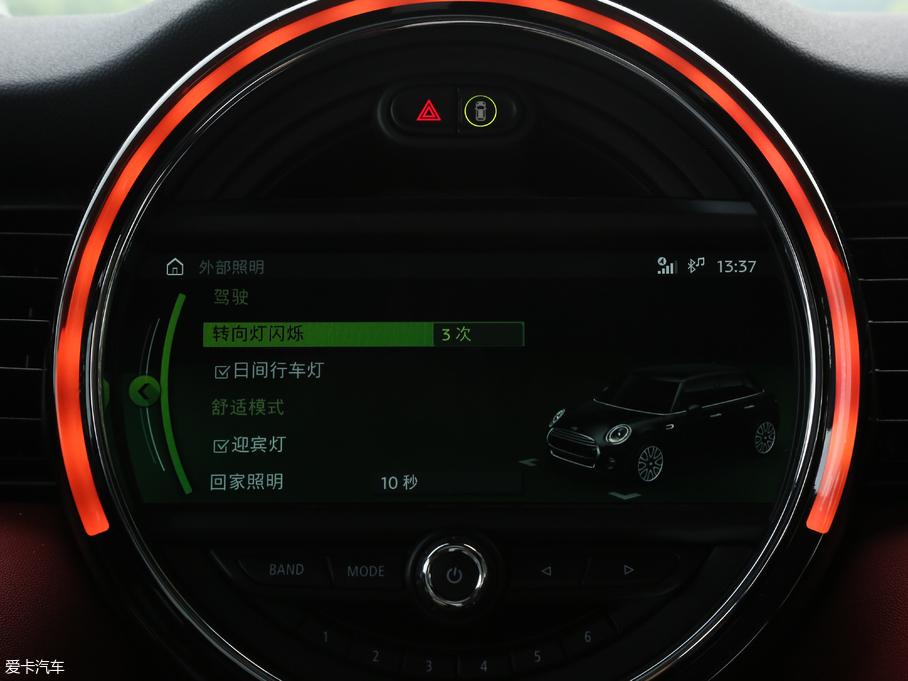Viewport: 908px width, 681px height.
Task: Click the BAND button
Action: [286, 570]
